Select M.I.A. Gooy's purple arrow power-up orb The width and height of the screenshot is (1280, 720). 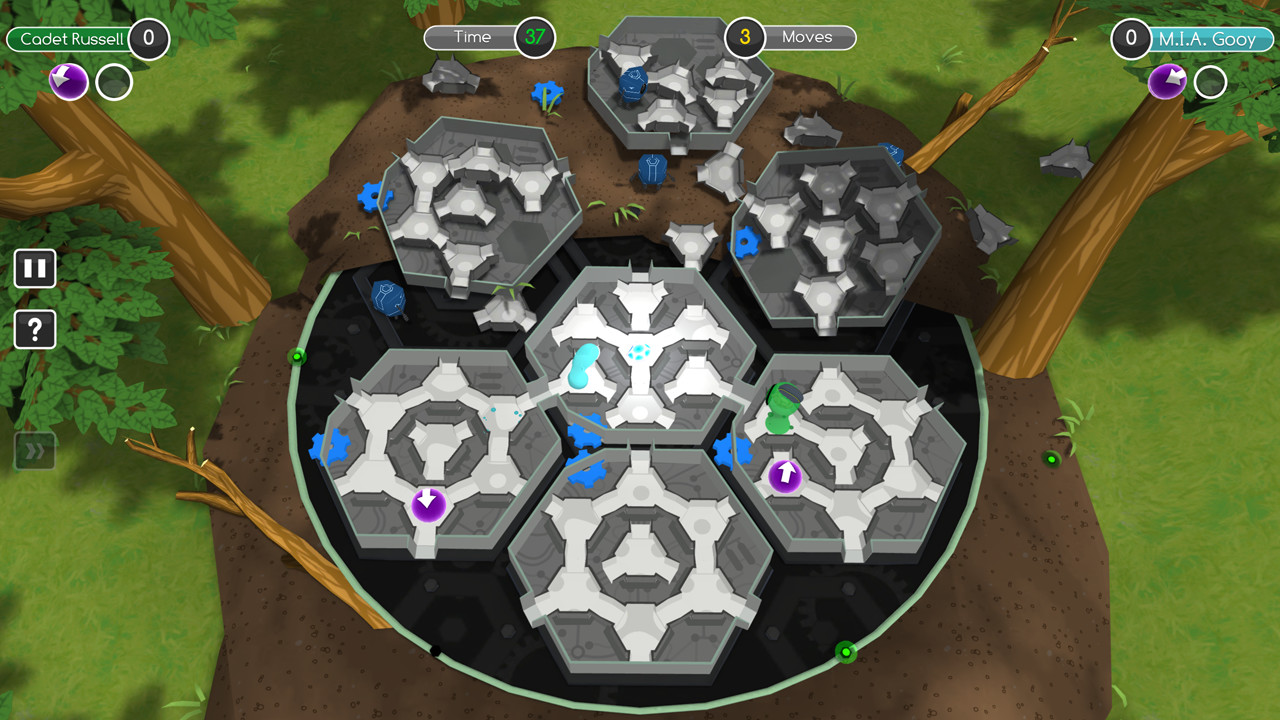click(x=1166, y=81)
